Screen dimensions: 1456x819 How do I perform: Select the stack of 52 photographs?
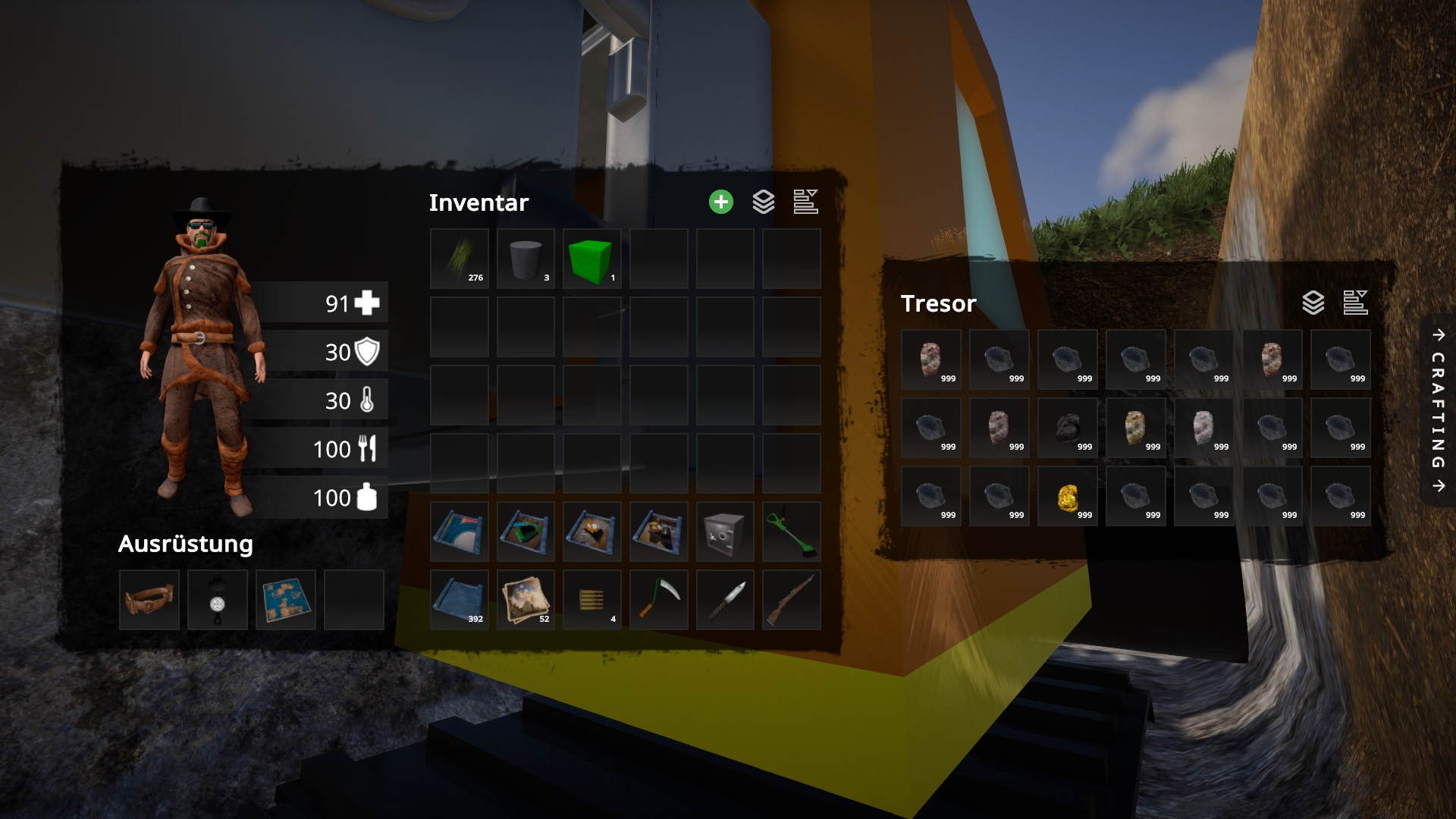tap(526, 600)
